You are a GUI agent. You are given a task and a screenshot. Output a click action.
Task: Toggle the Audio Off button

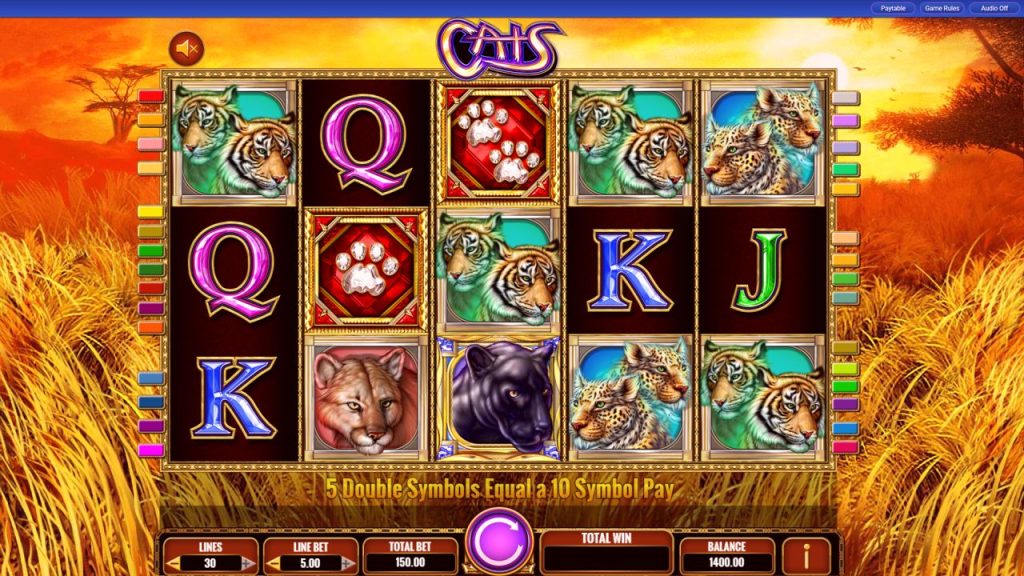pos(994,8)
